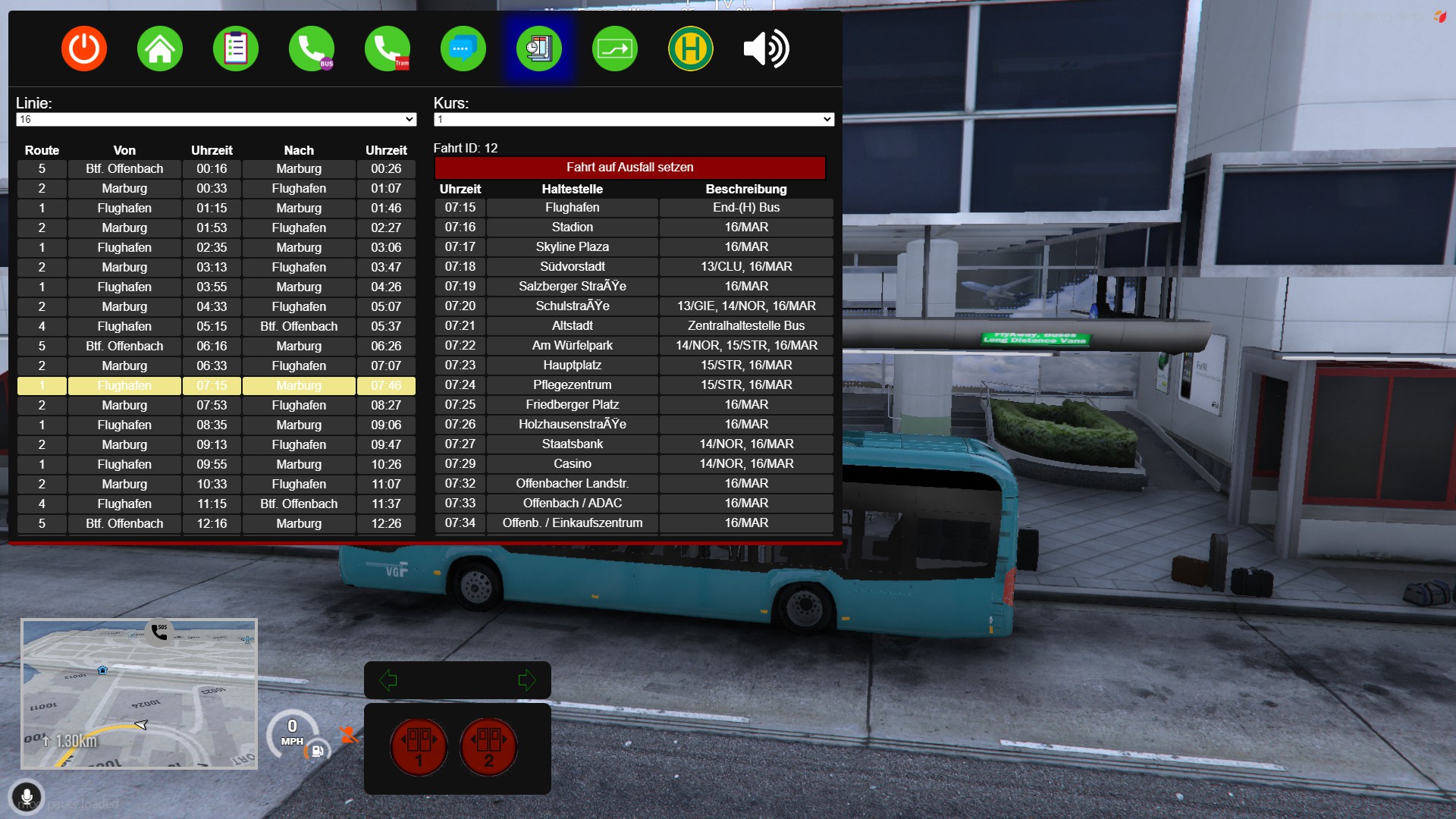
Task: Activate the left turn indicator arrow
Action: tap(388, 680)
